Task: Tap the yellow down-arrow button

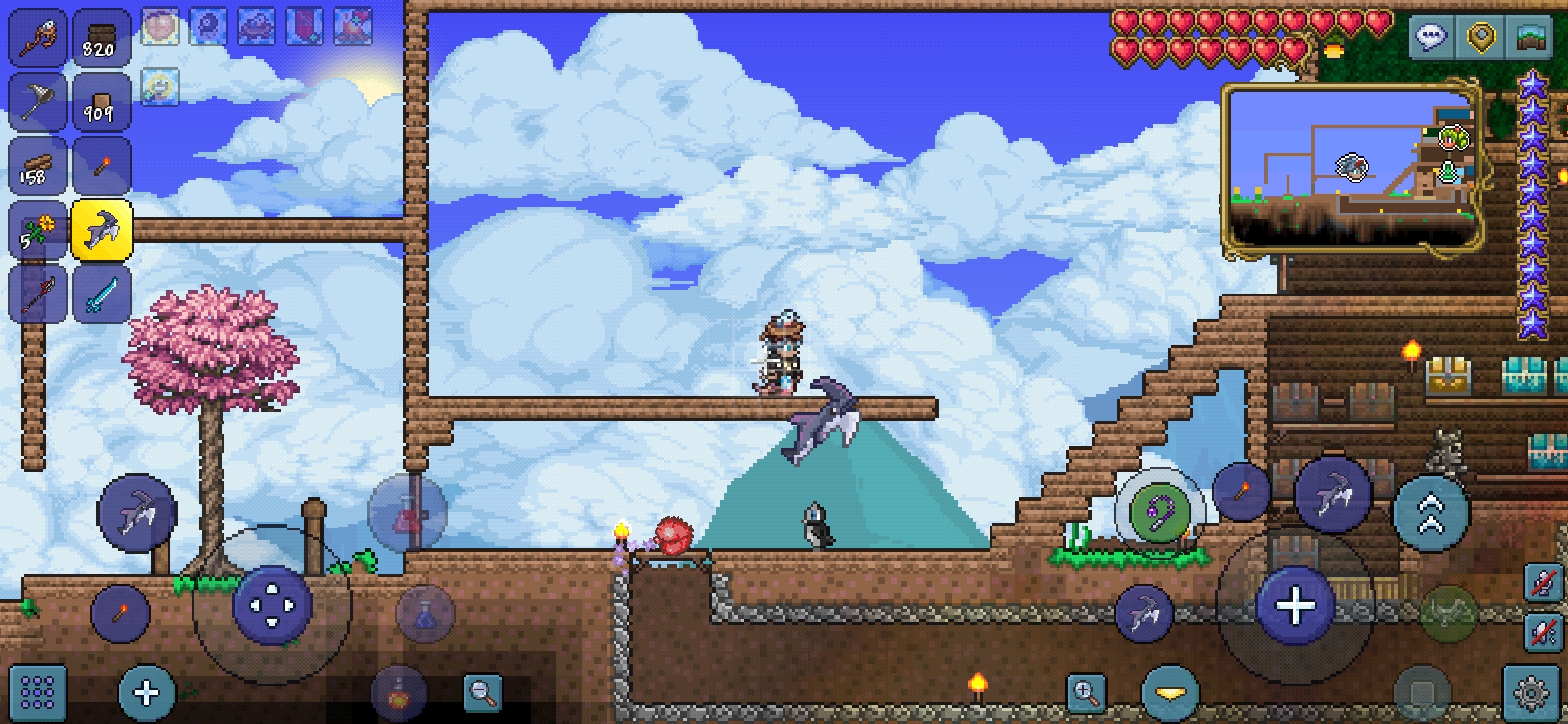Action: (1170, 693)
